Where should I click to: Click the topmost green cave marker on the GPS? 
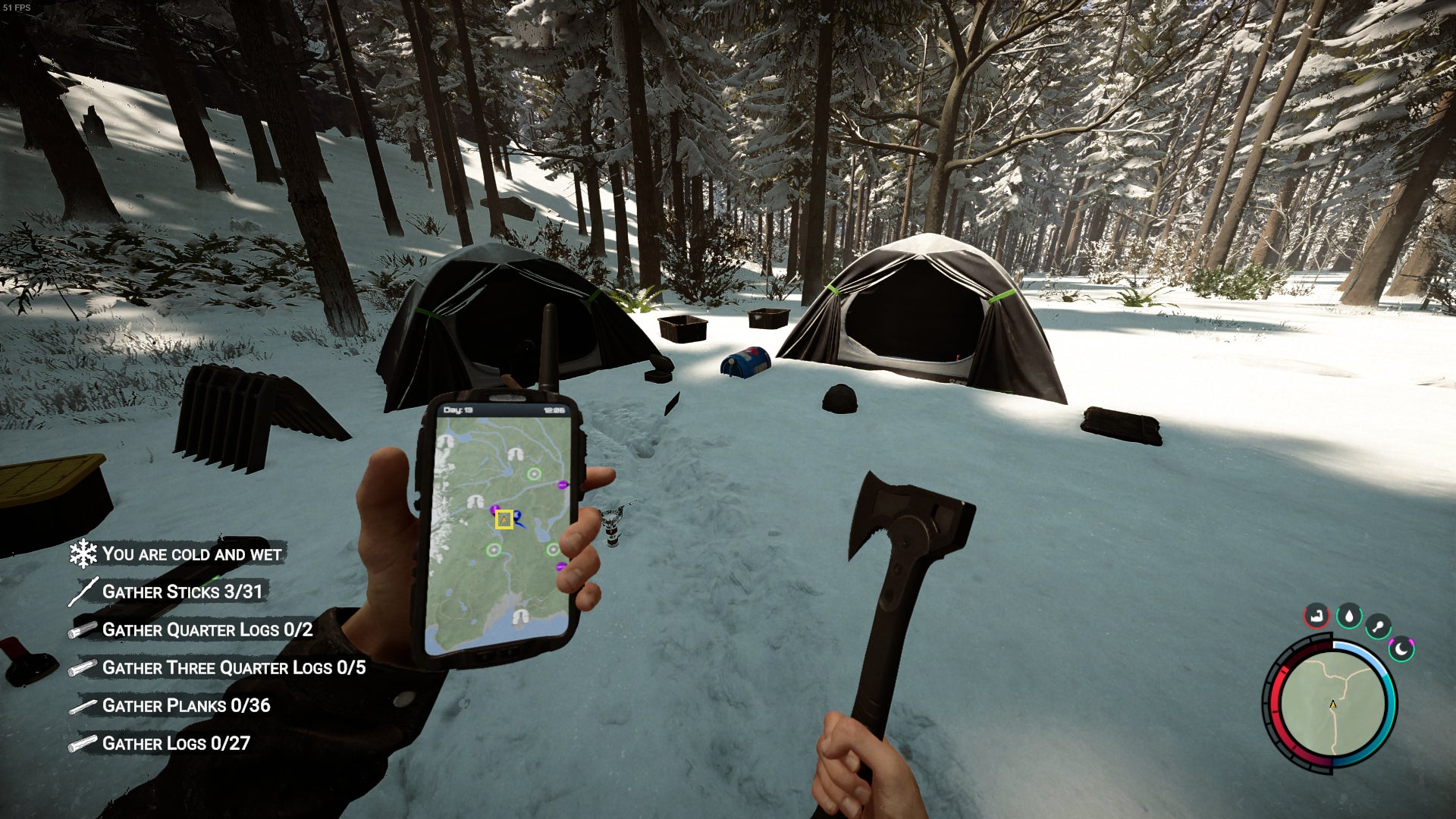pos(533,474)
